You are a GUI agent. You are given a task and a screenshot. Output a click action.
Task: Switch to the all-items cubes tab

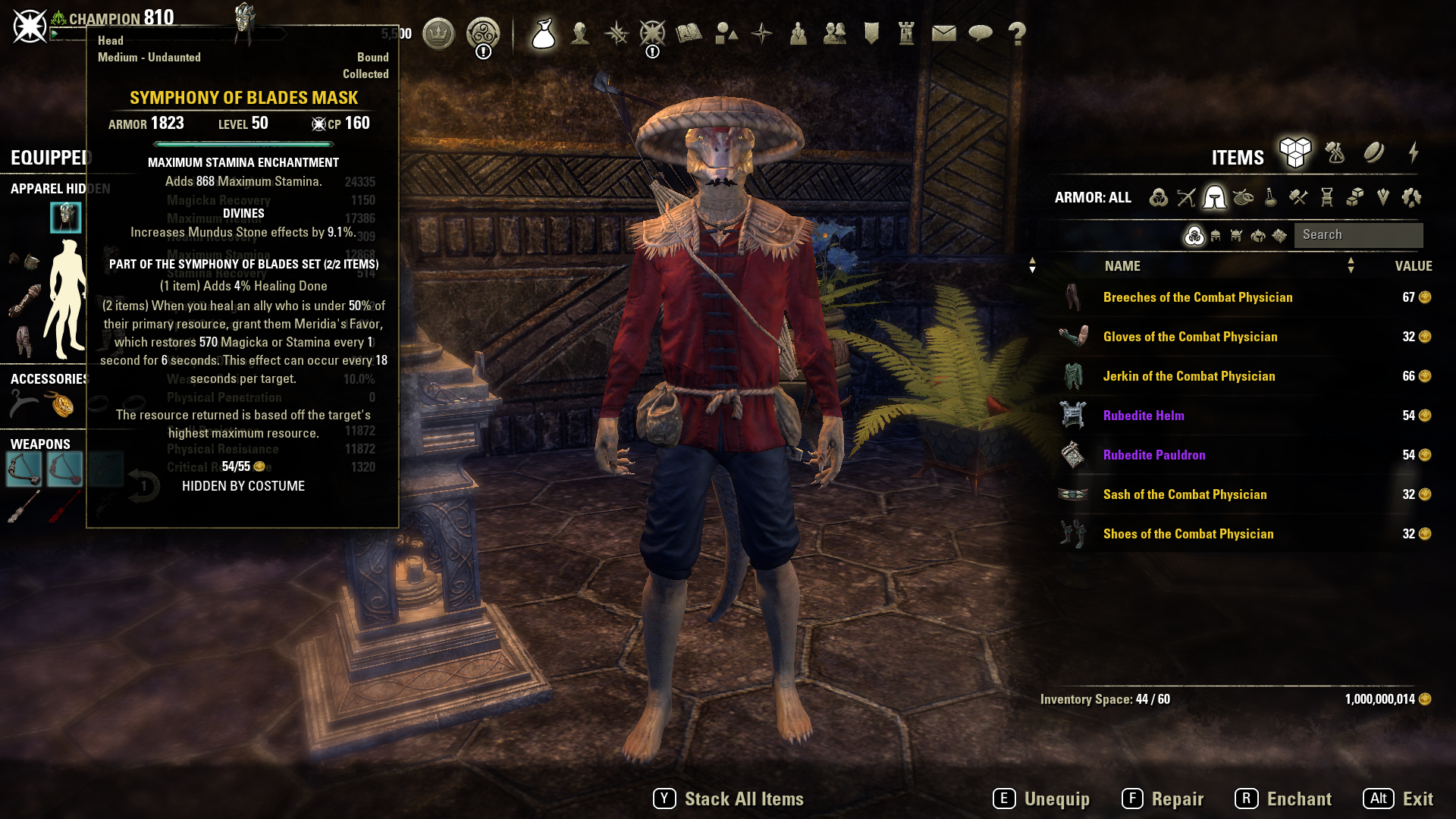click(x=1295, y=152)
